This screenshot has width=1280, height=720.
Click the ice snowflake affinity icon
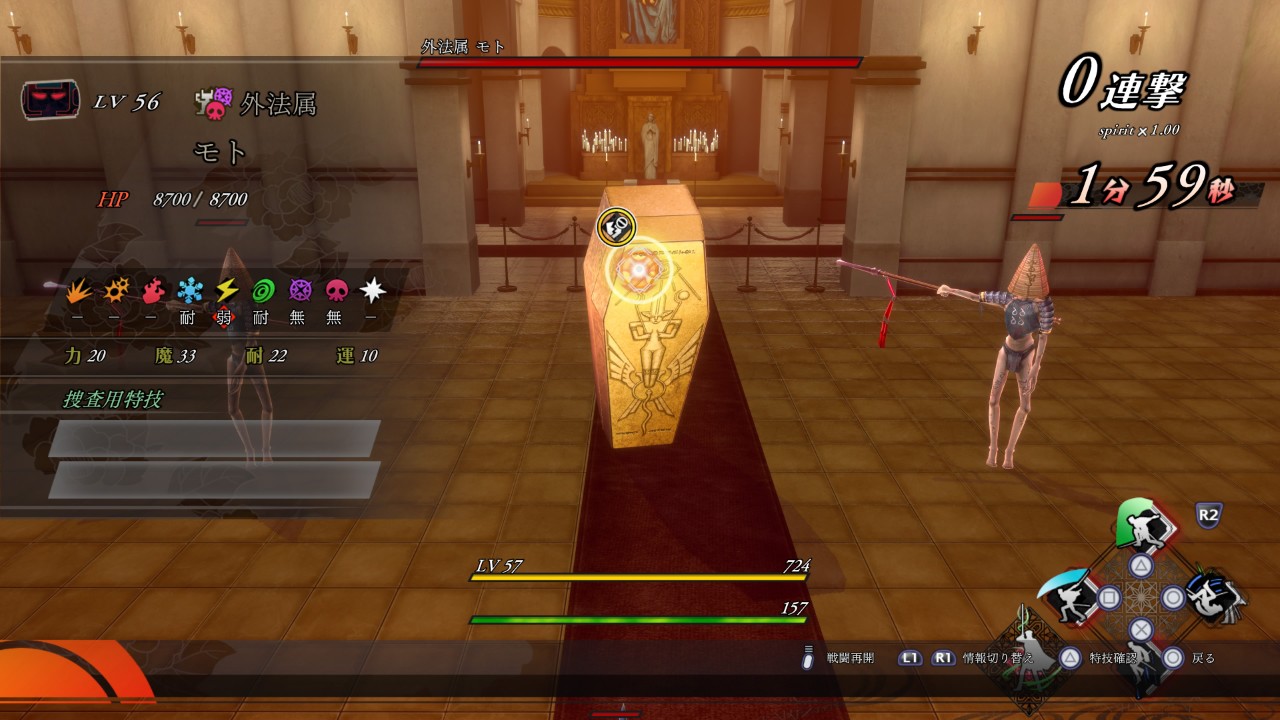coord(190,291)
